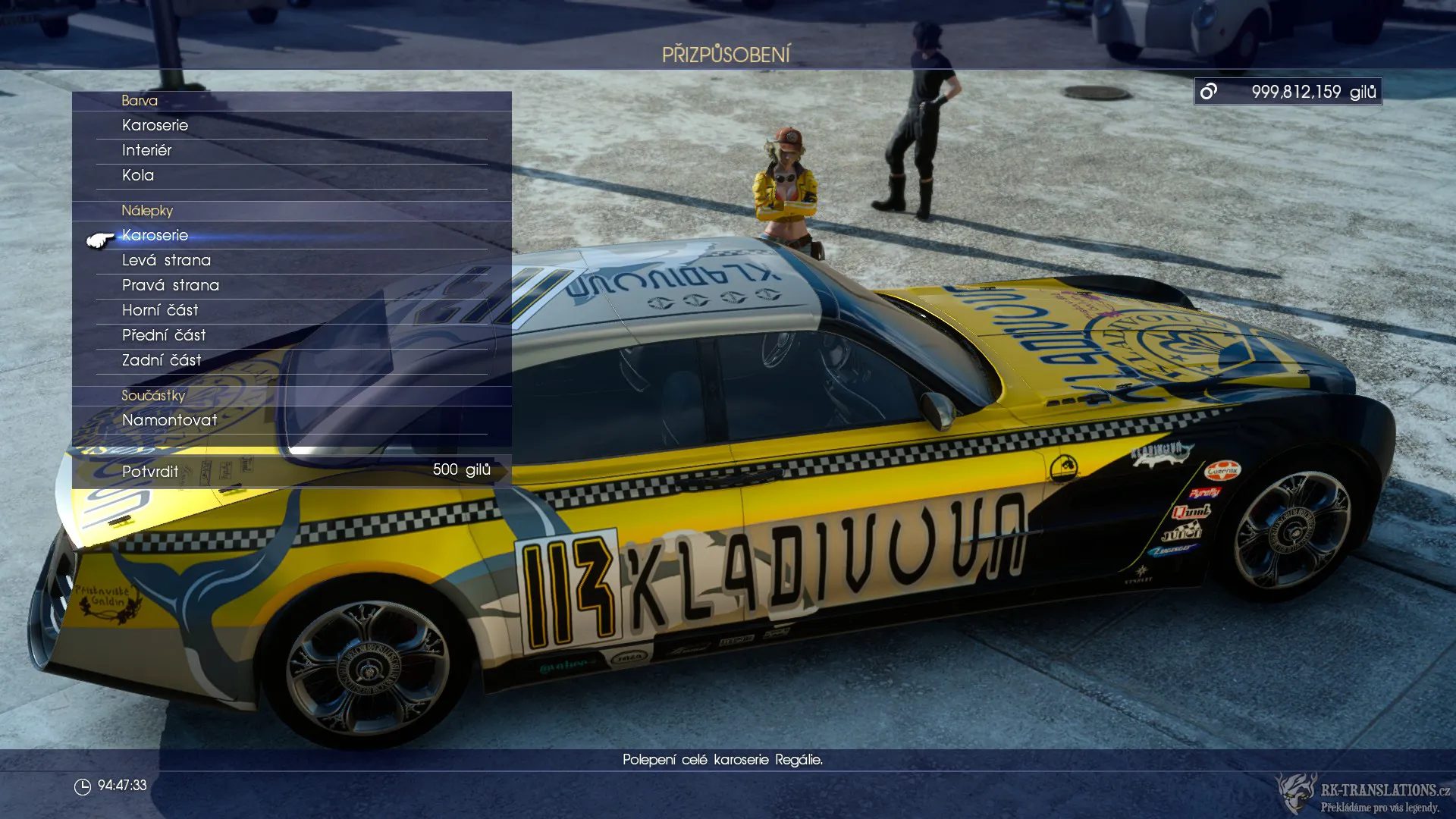
Task: Select "Karoserie" under the Barva section
Action: point(155,125)
